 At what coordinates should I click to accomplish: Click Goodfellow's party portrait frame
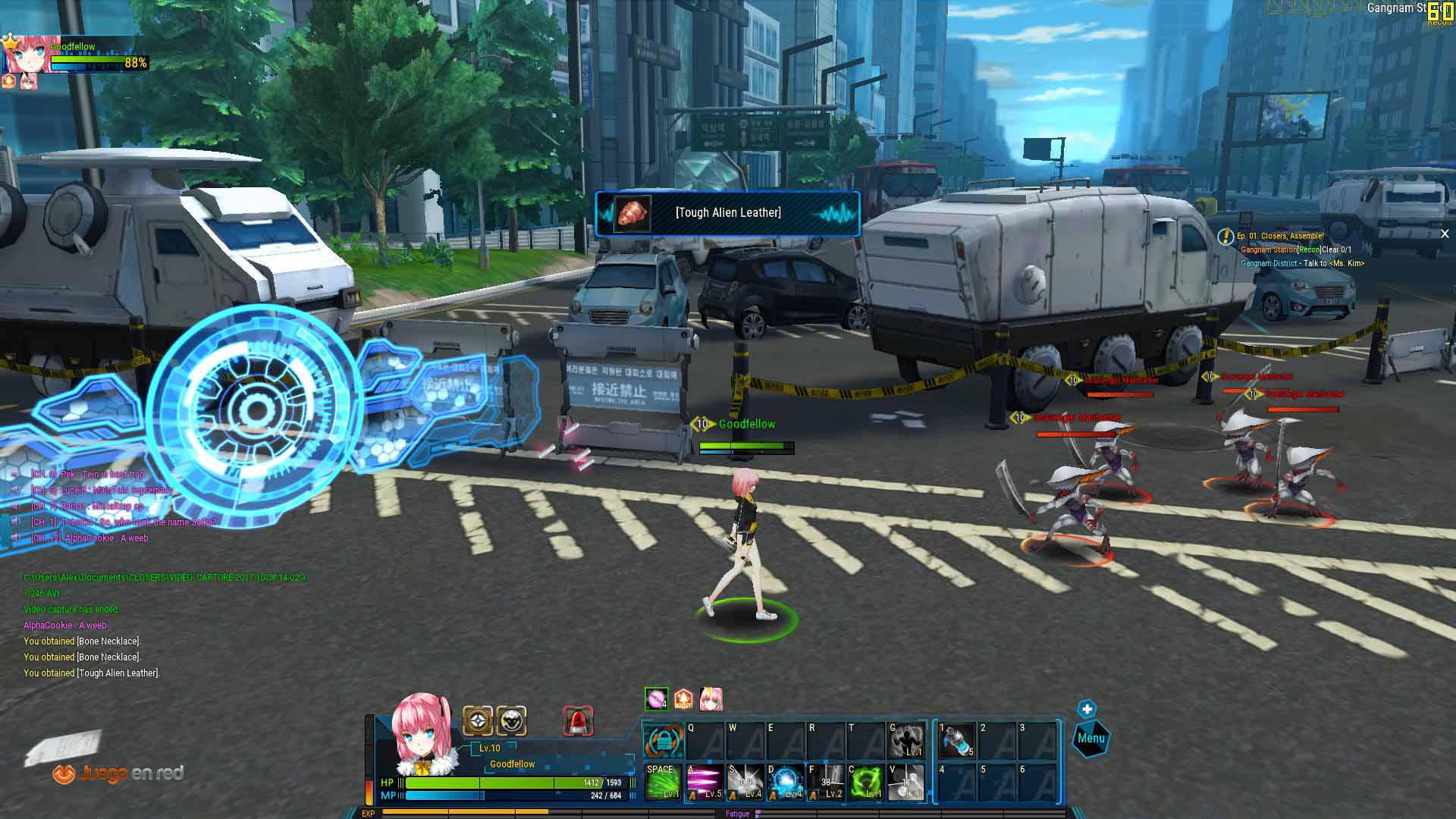[33, 53]
